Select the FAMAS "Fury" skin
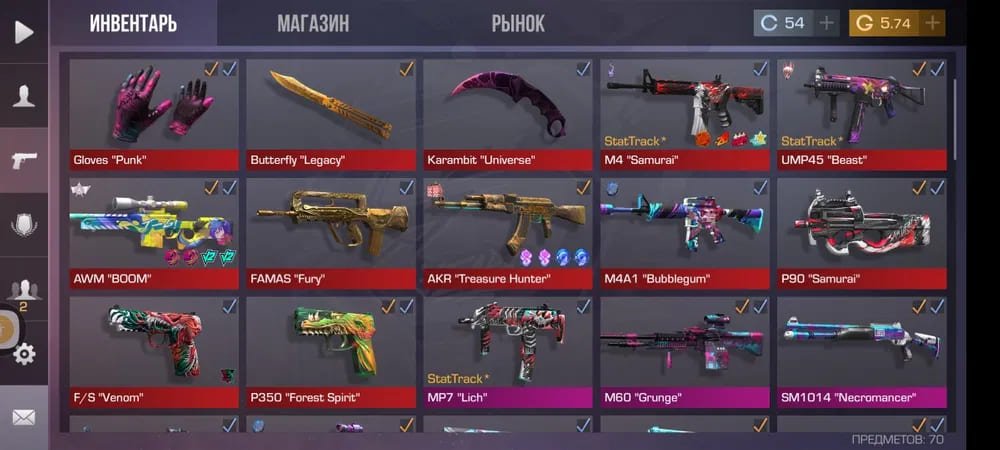The height and width of the screenshot is (450, 1000). tap(331, 232)
